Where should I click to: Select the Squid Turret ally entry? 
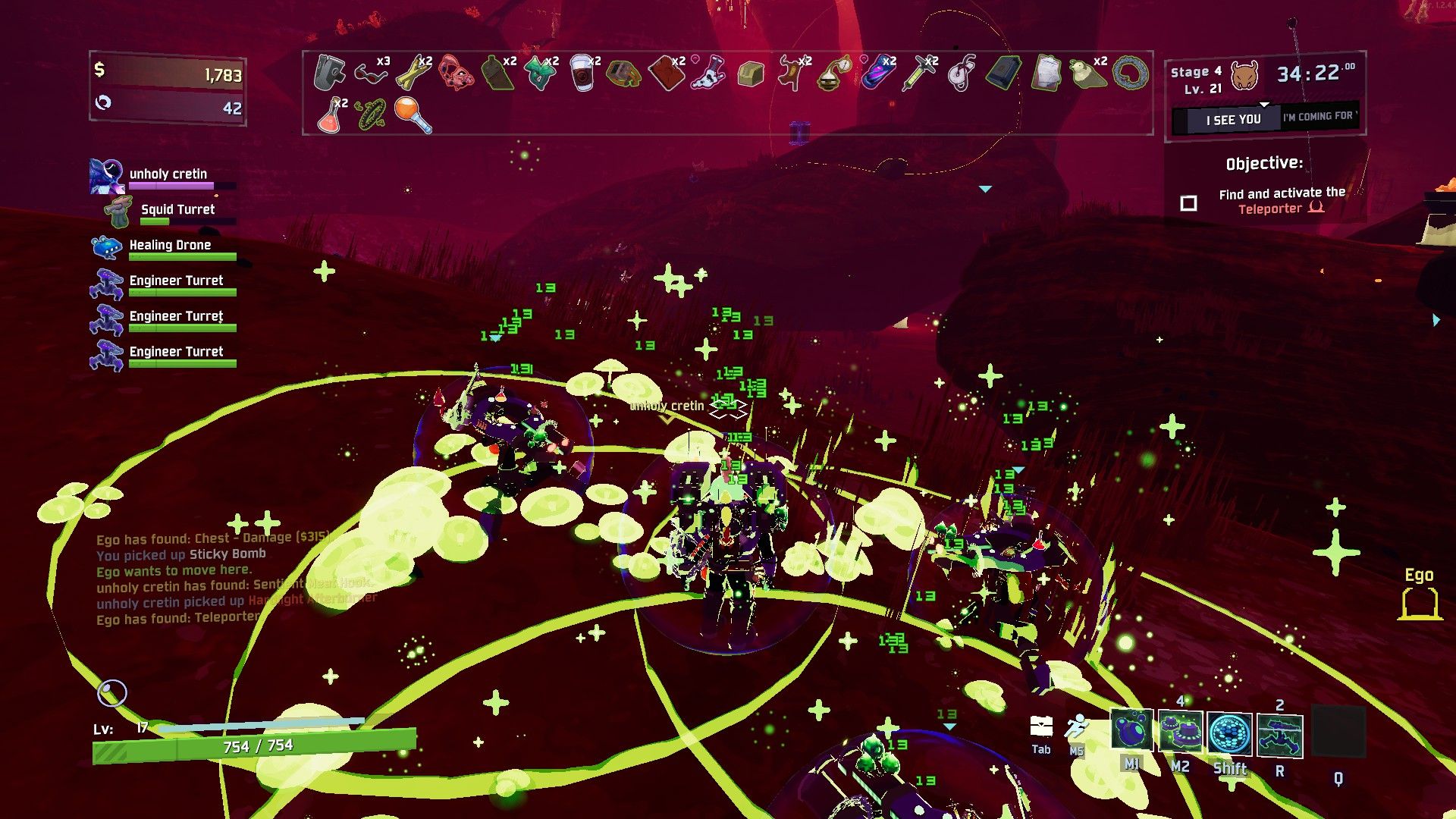click(177, 210)
